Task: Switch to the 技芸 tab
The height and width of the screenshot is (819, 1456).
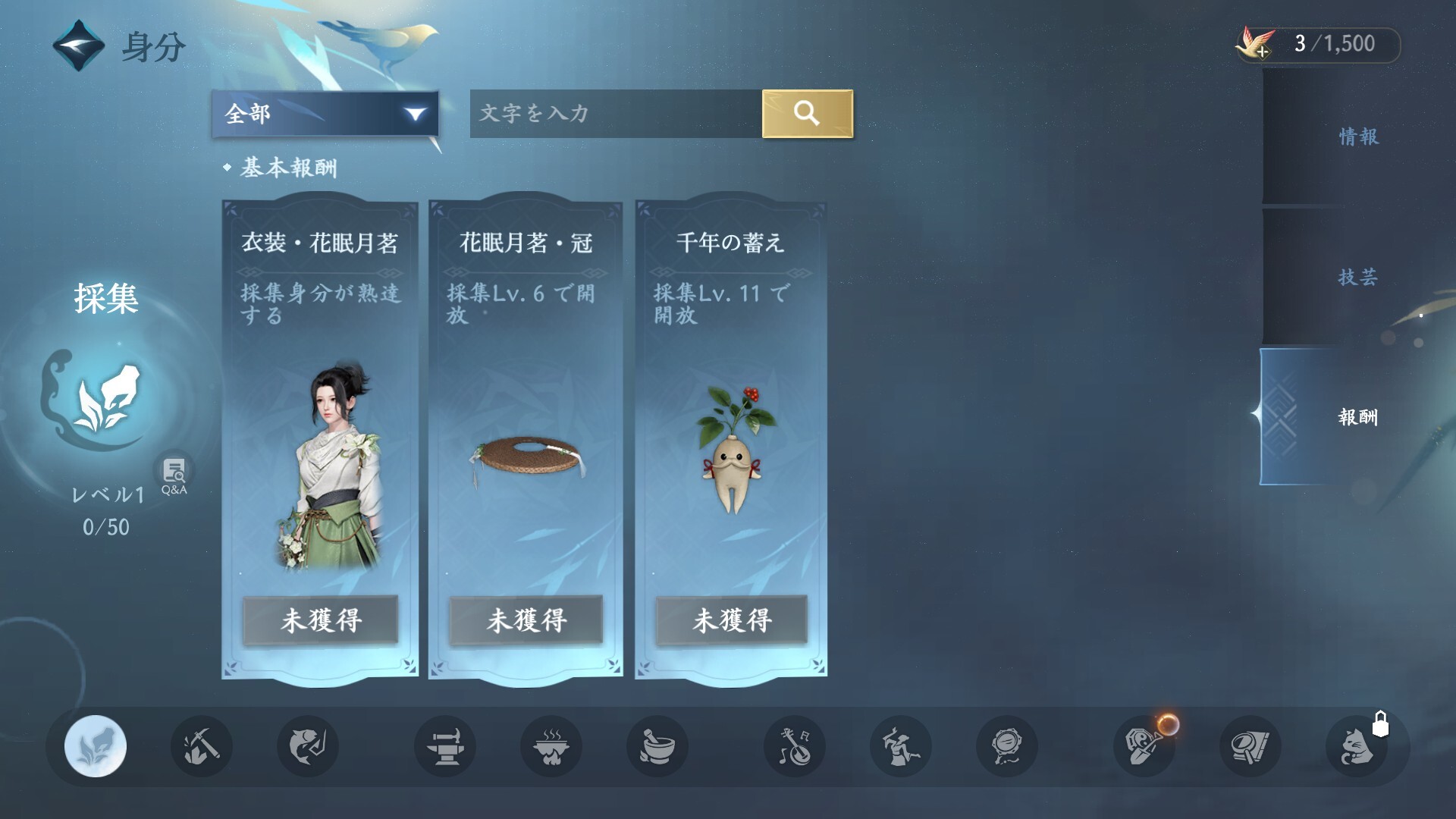Action: (x=1357, y=277)
